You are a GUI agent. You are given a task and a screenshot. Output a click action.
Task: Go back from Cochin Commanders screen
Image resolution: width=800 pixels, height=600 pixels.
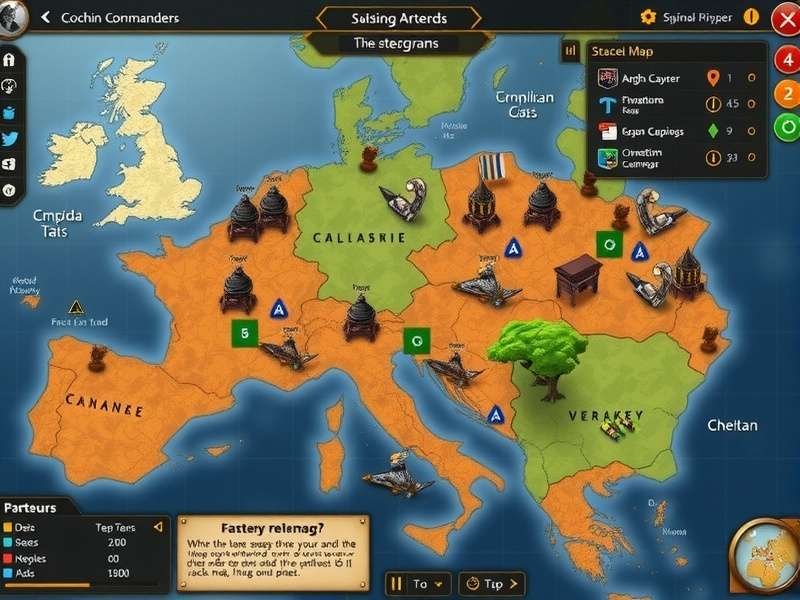pyautogui.click(x=45, y=18)
